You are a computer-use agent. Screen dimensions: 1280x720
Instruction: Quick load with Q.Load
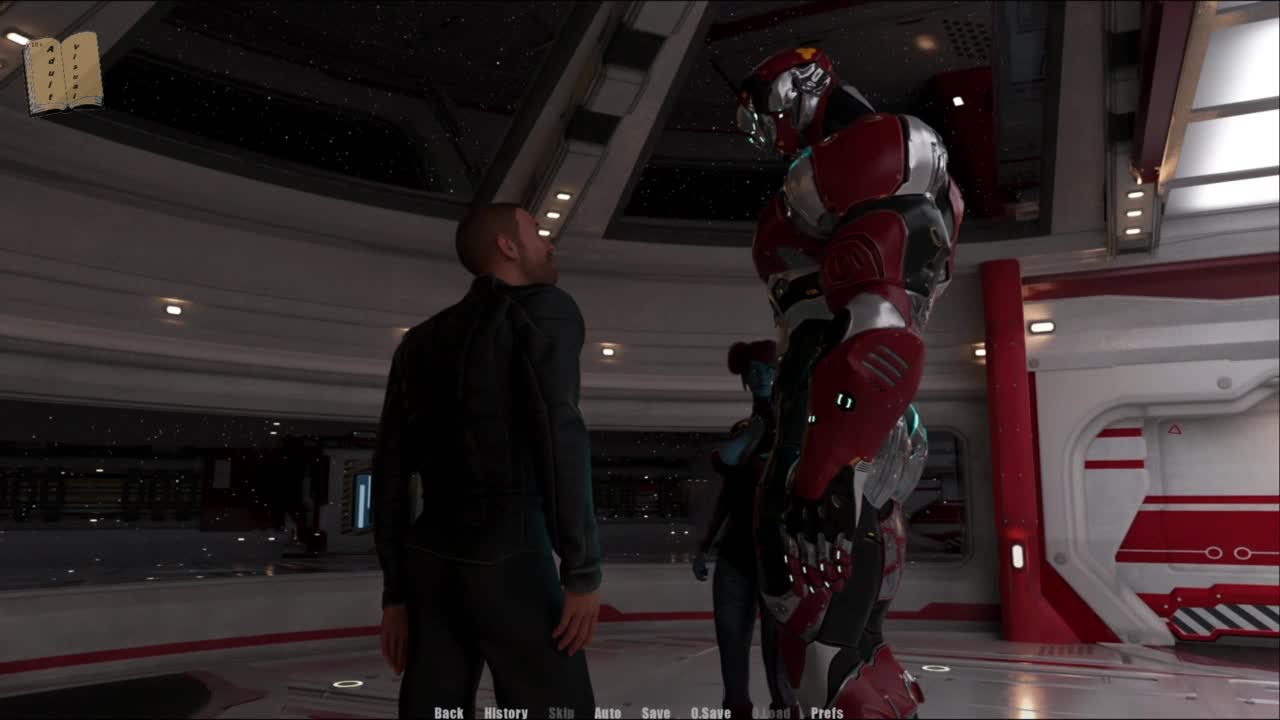pos(771,713)
